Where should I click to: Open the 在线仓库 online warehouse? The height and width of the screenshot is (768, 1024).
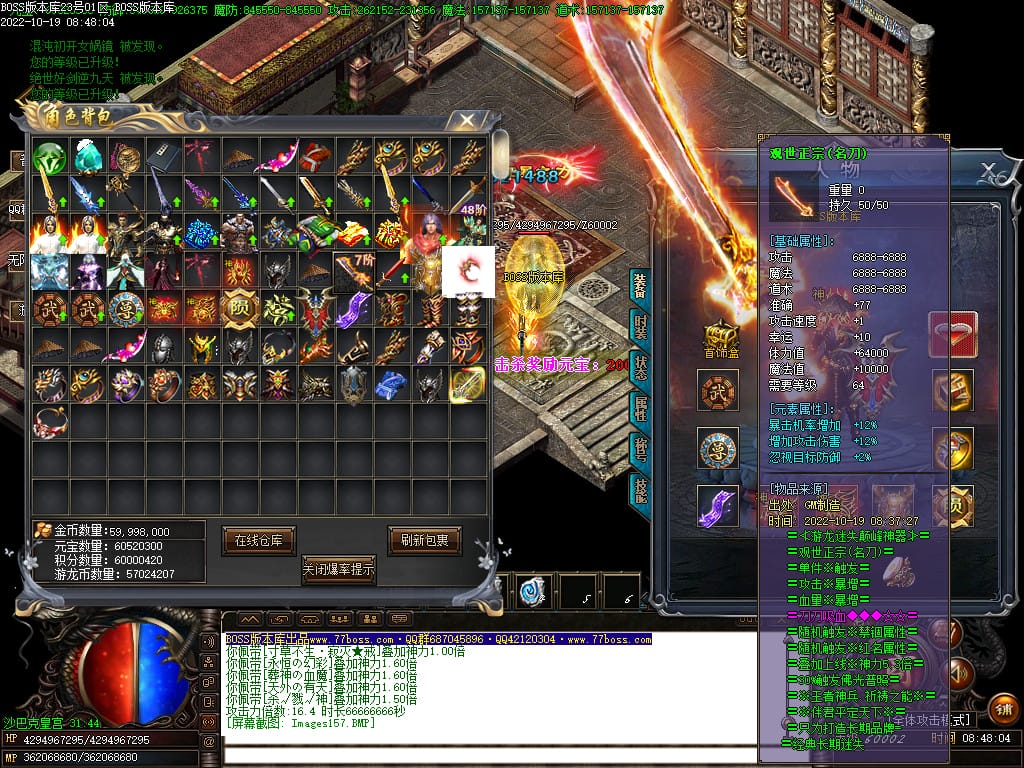[x=258, y=540]
